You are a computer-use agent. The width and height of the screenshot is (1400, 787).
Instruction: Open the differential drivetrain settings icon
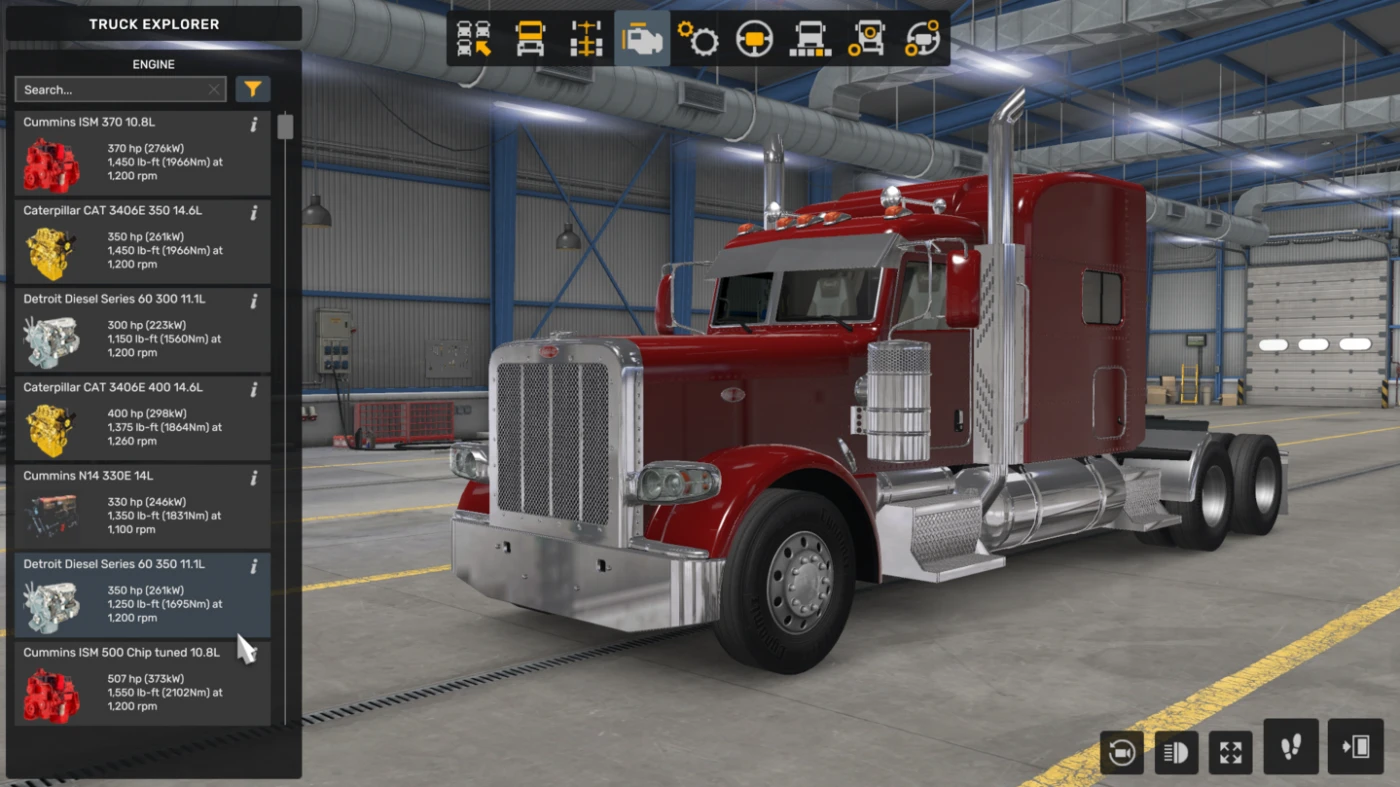tap(921, 37)
